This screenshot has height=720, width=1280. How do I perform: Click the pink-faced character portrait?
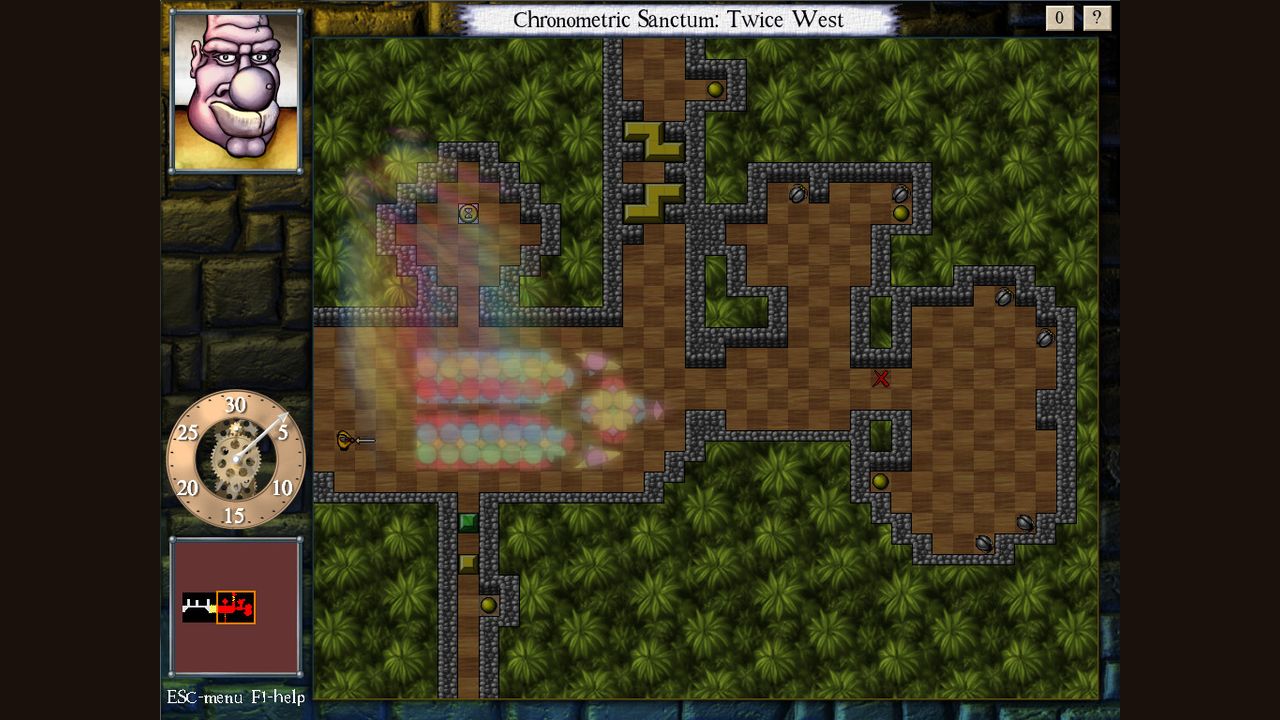pyautogui.click(x=236, y=91)
